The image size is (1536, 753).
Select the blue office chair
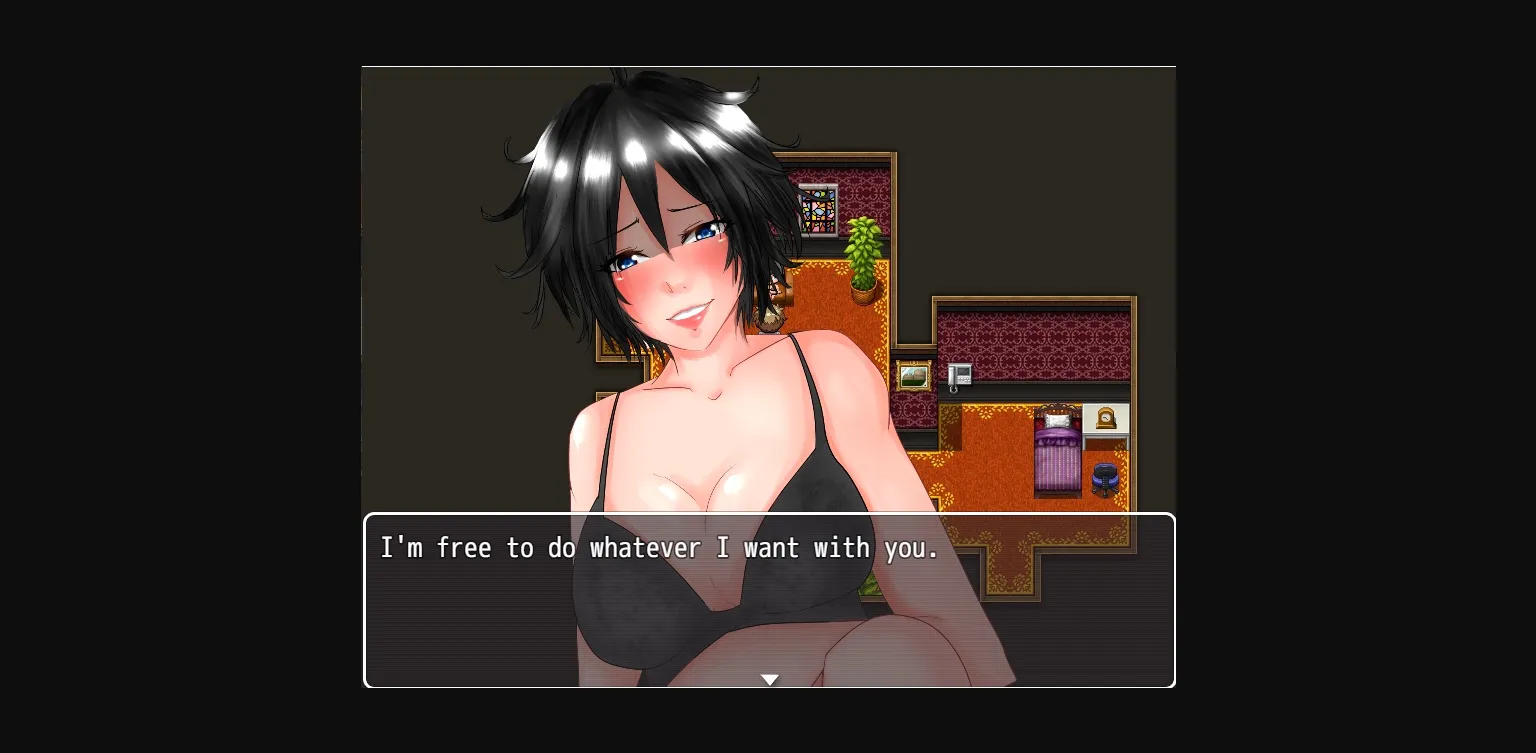(x=1105, y=476)
